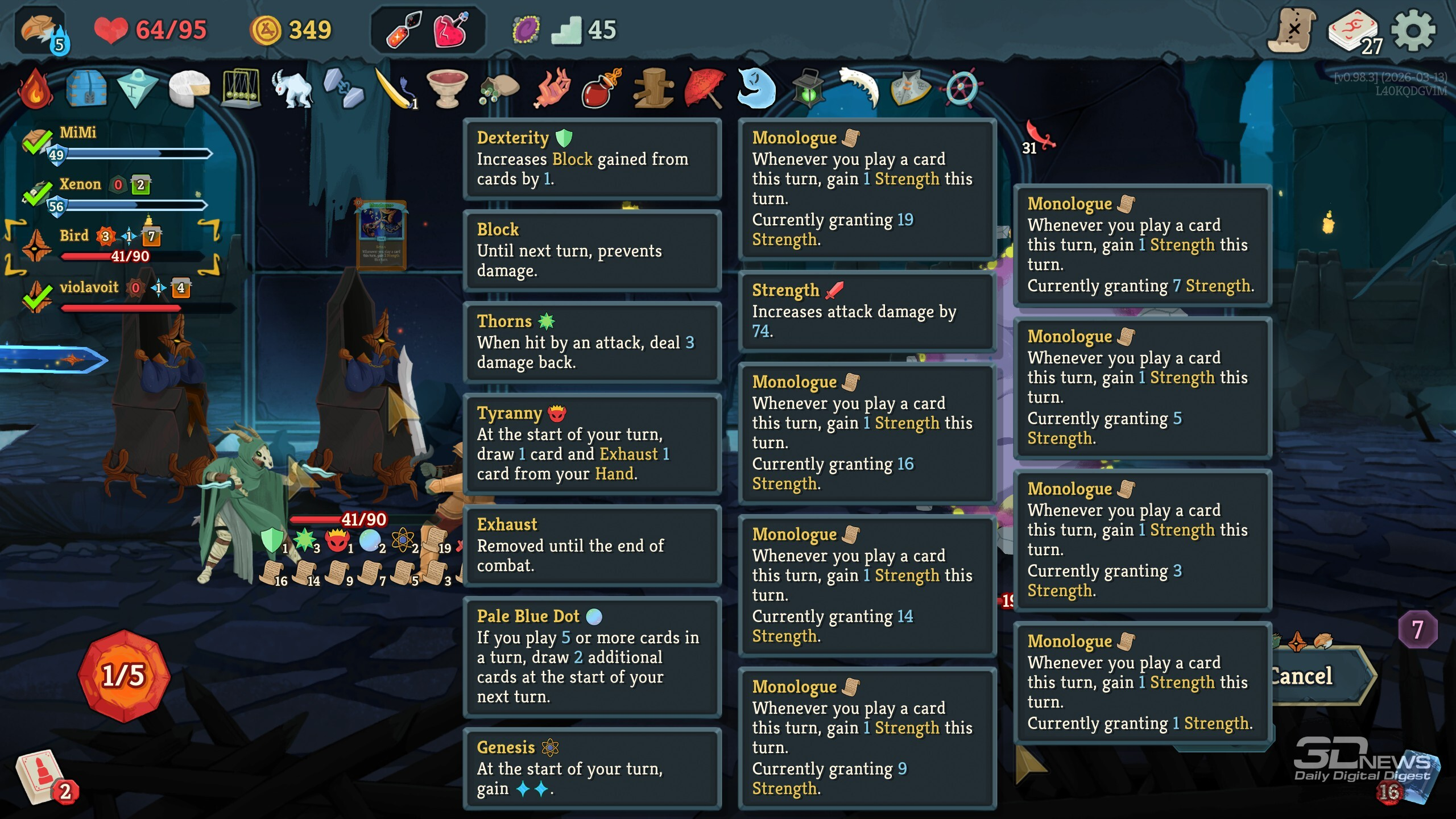
Task: Inspect the red umbrella relic
Action: (x=705, y=89)
